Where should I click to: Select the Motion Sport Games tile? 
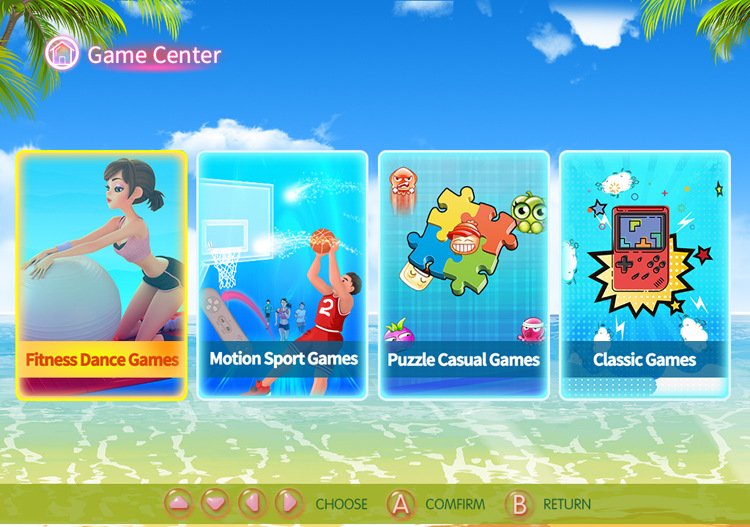(283, 275)
